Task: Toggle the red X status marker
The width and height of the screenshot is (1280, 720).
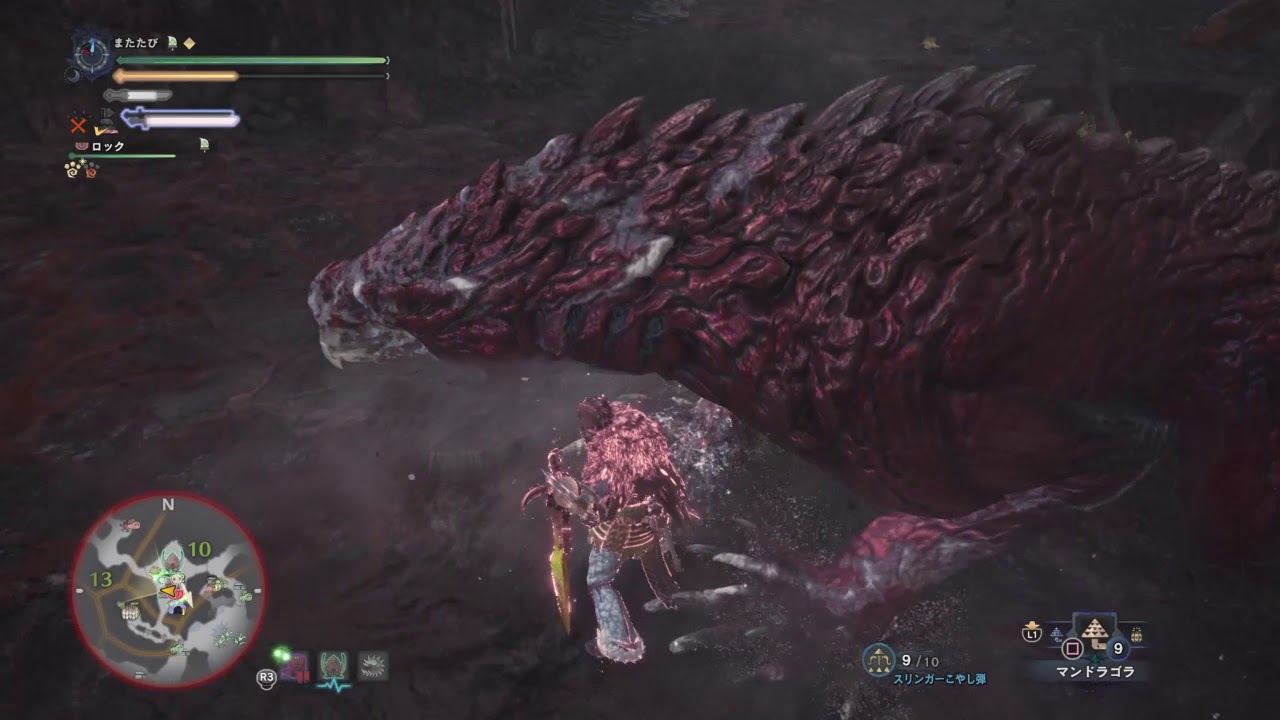Action: click(x=77, y=126)
